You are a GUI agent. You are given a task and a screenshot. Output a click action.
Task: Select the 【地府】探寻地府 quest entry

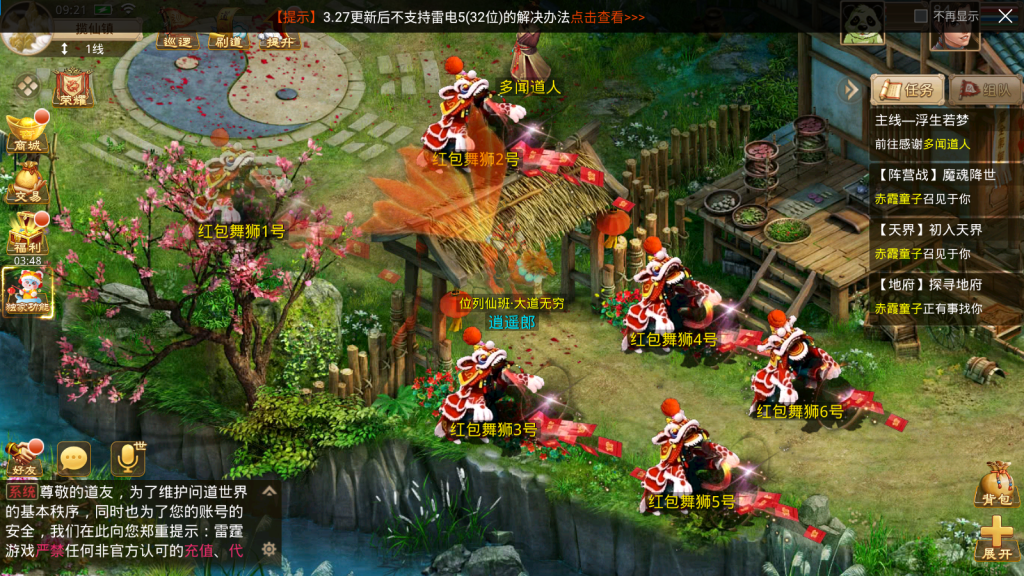pyautogui.click(x=935, y=296)
